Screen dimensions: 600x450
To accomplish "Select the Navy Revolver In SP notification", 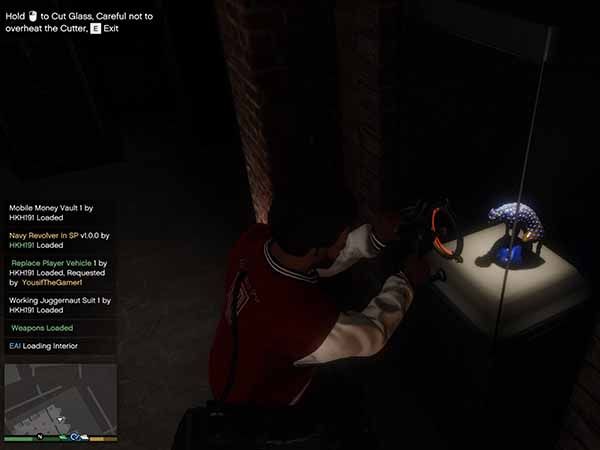I will 58,240.
